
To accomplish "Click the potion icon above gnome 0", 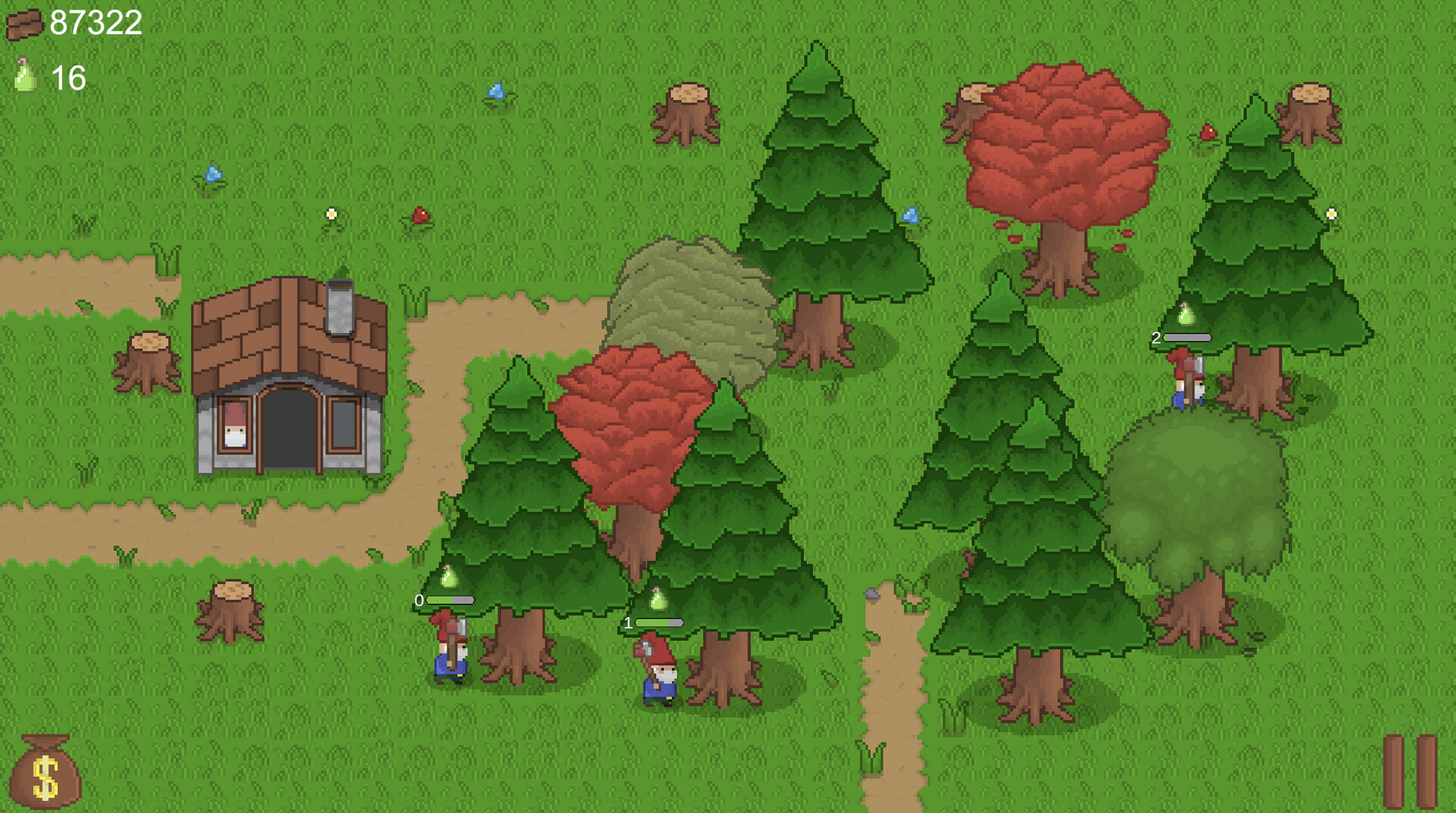I will (x=449, y=579).
